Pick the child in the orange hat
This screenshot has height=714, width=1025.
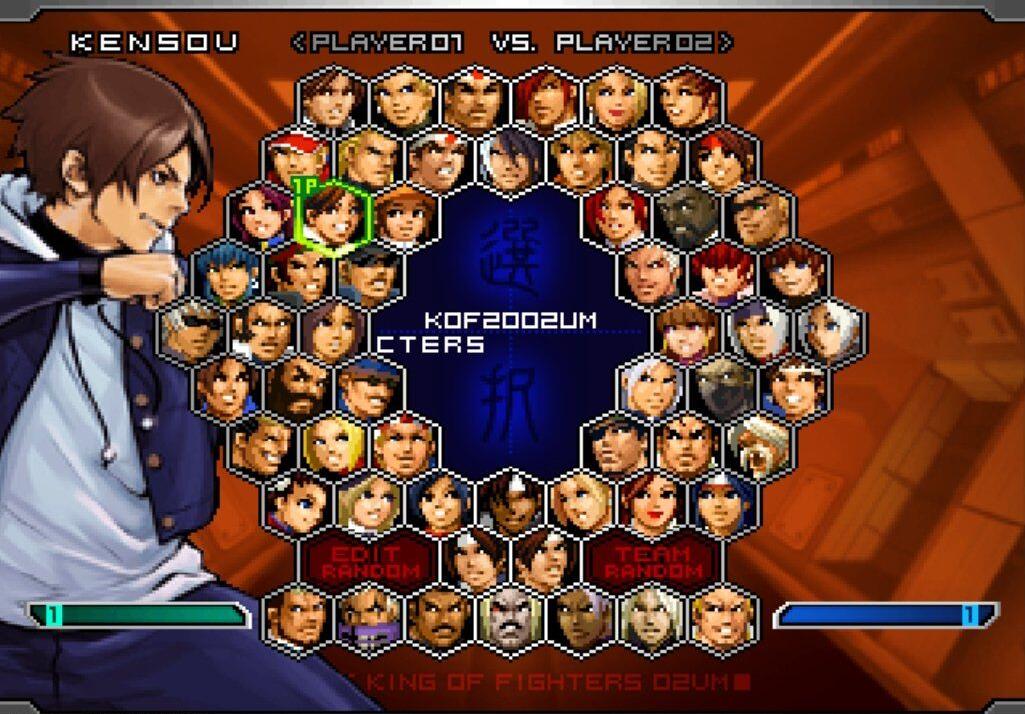(x=406, y=215)
